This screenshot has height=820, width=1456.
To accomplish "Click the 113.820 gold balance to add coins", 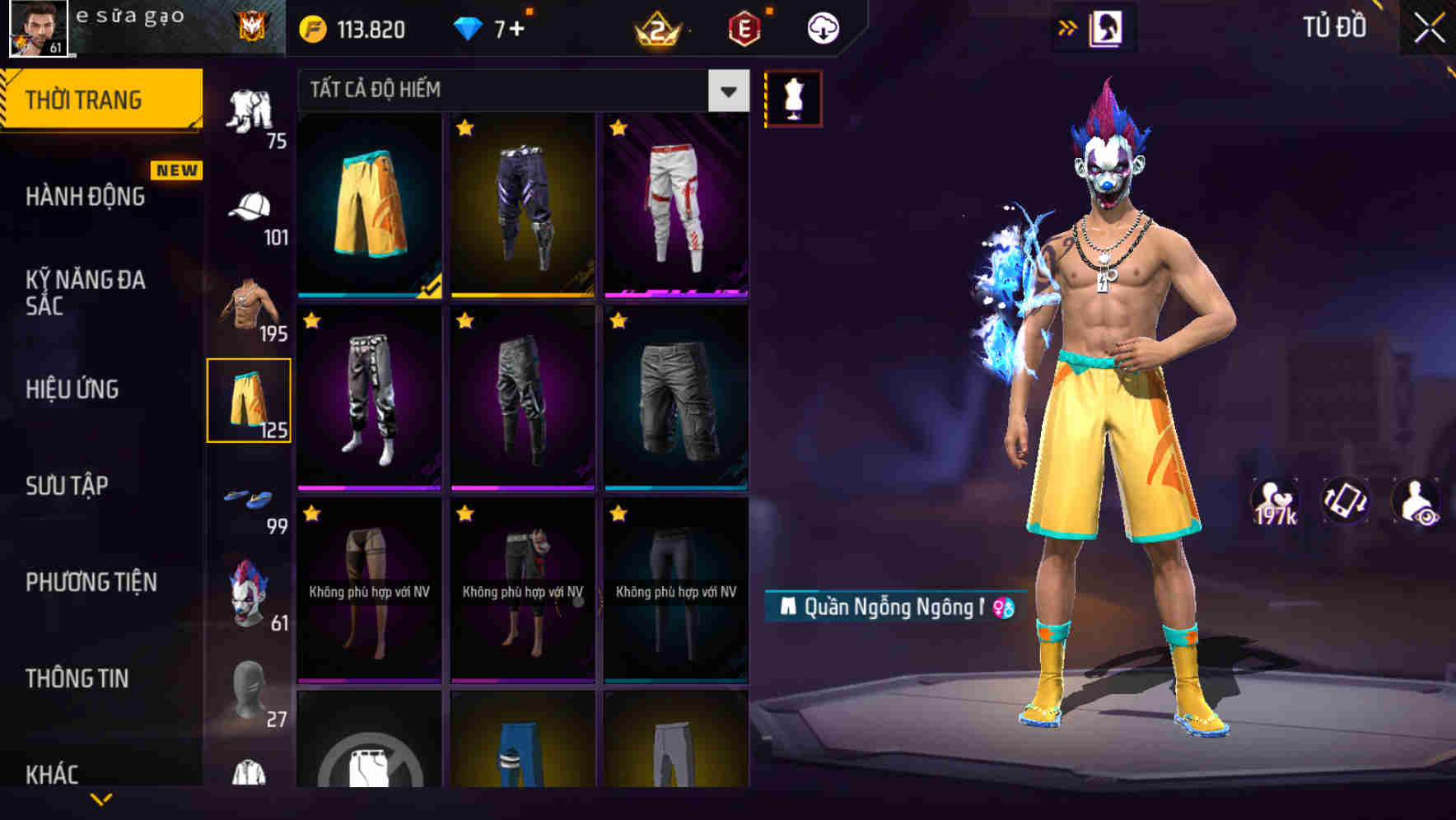I will (354, 27).
